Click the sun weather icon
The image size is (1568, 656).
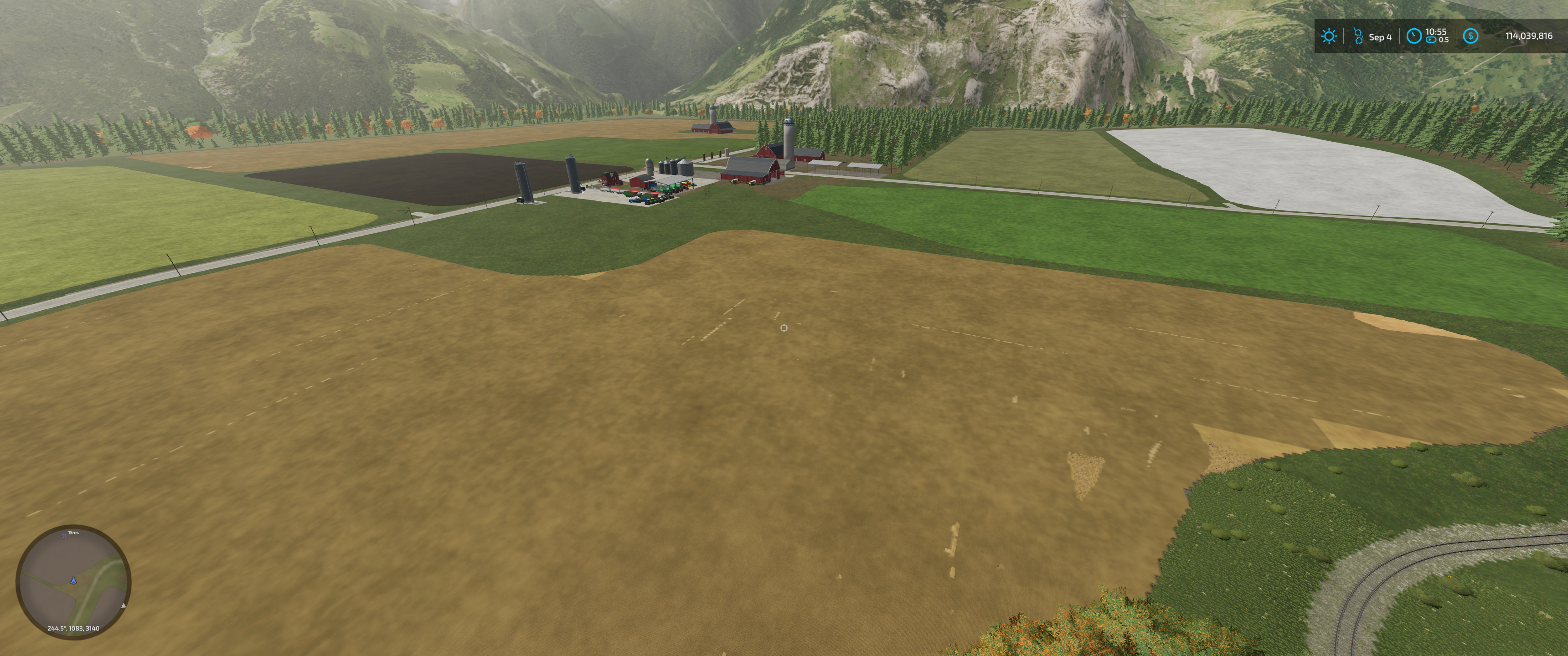coord(1329,36)
